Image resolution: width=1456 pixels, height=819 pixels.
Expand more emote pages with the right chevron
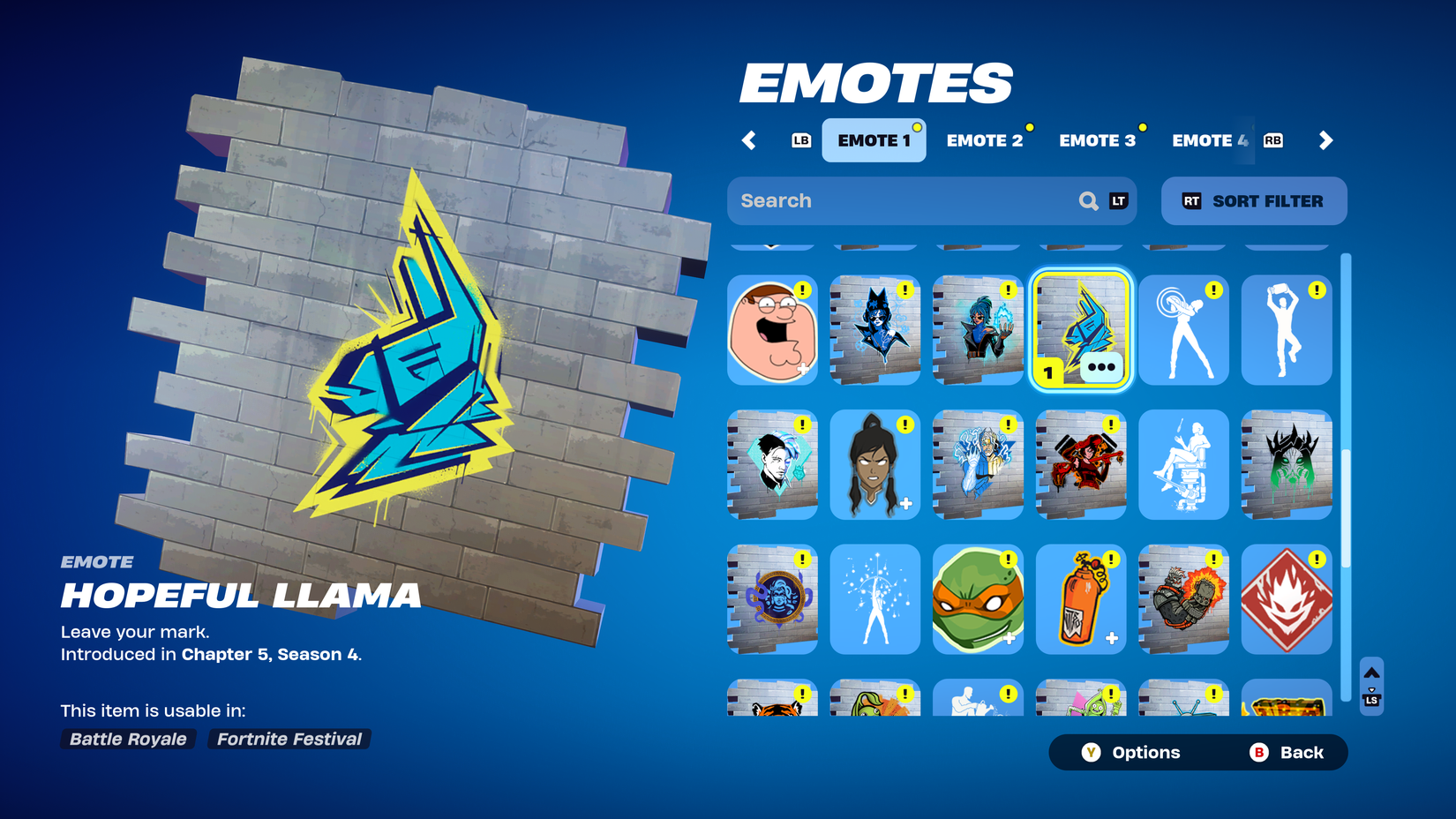pos(1325,140)
